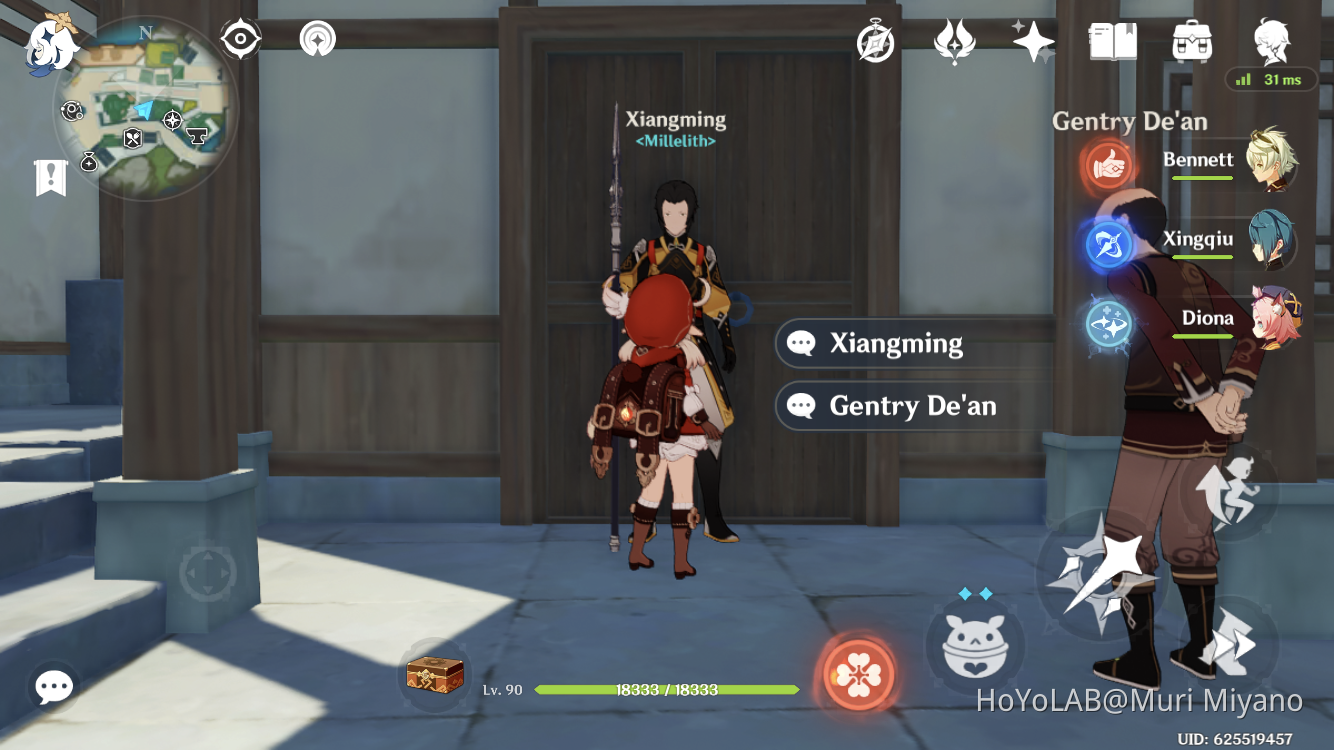Open the Wish screen star icon

pyautogui.click(x=1033, y=40)
